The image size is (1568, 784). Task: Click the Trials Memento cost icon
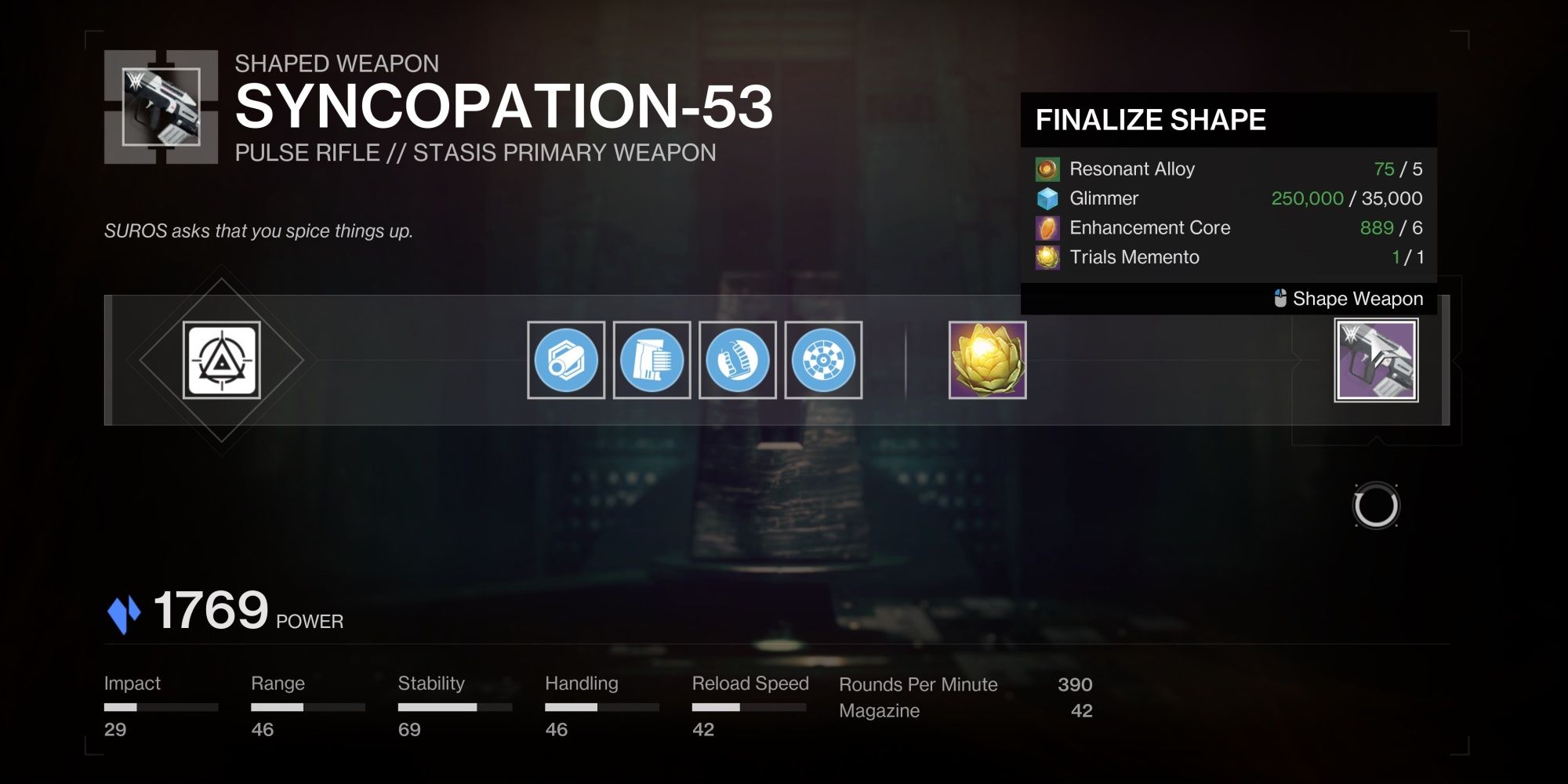coord(1048,257)
